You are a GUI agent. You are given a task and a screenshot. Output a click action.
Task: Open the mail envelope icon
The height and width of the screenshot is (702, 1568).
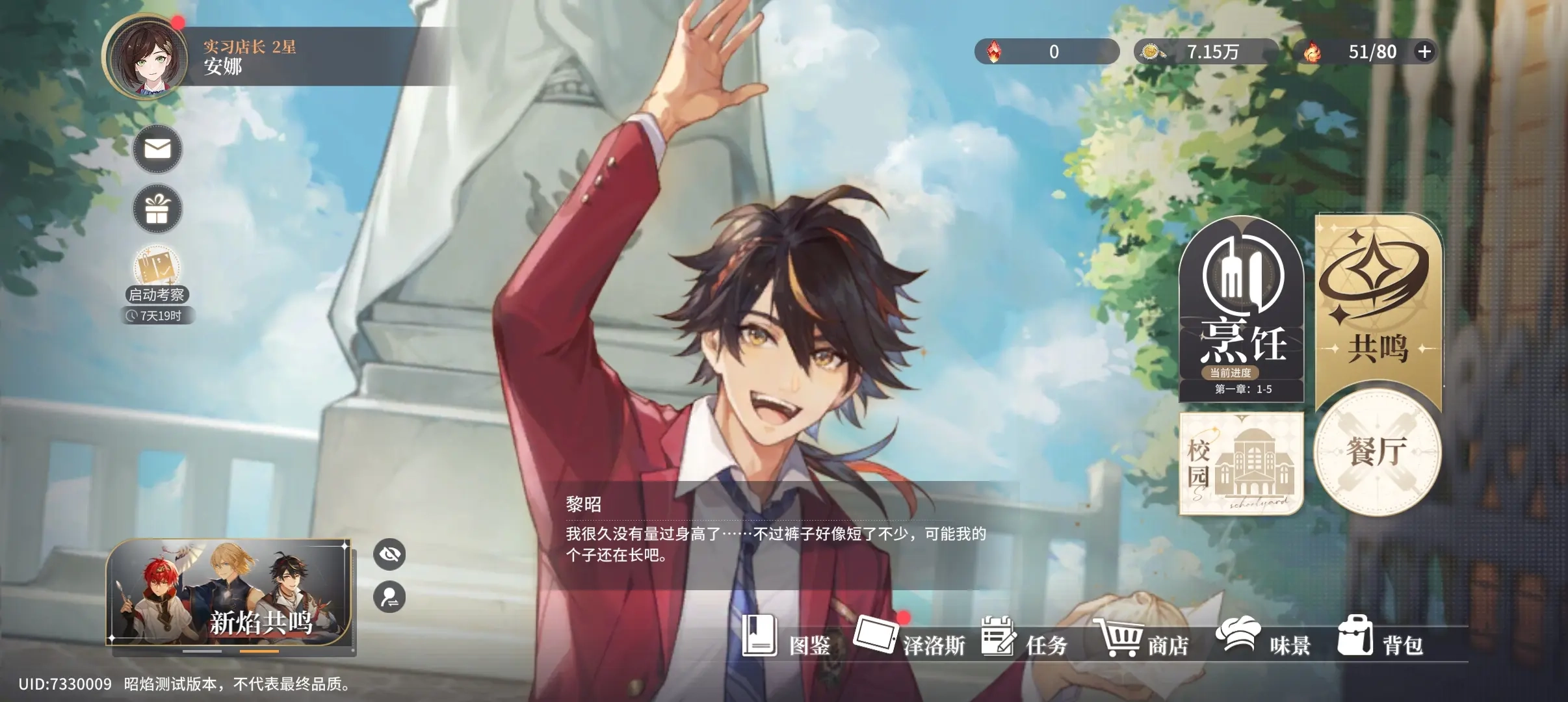(157, 149)
